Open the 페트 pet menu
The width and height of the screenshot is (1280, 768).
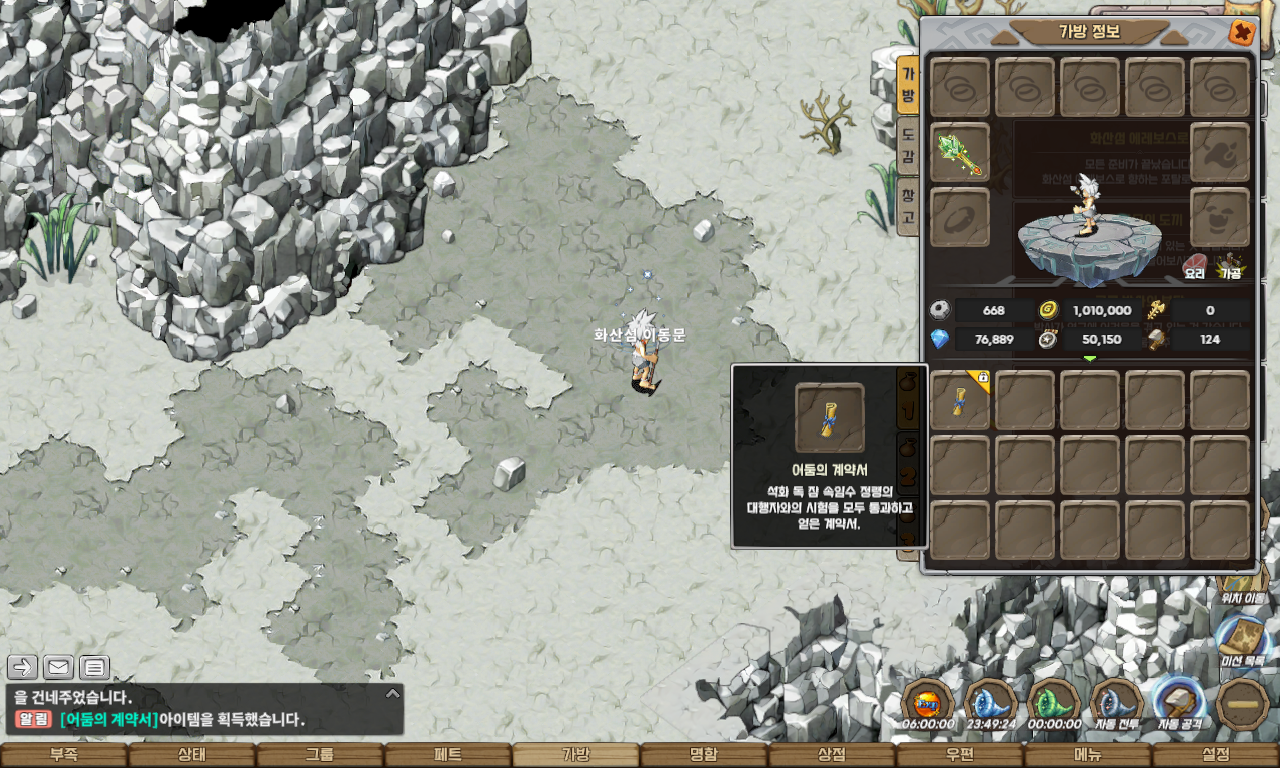(448, 755)
